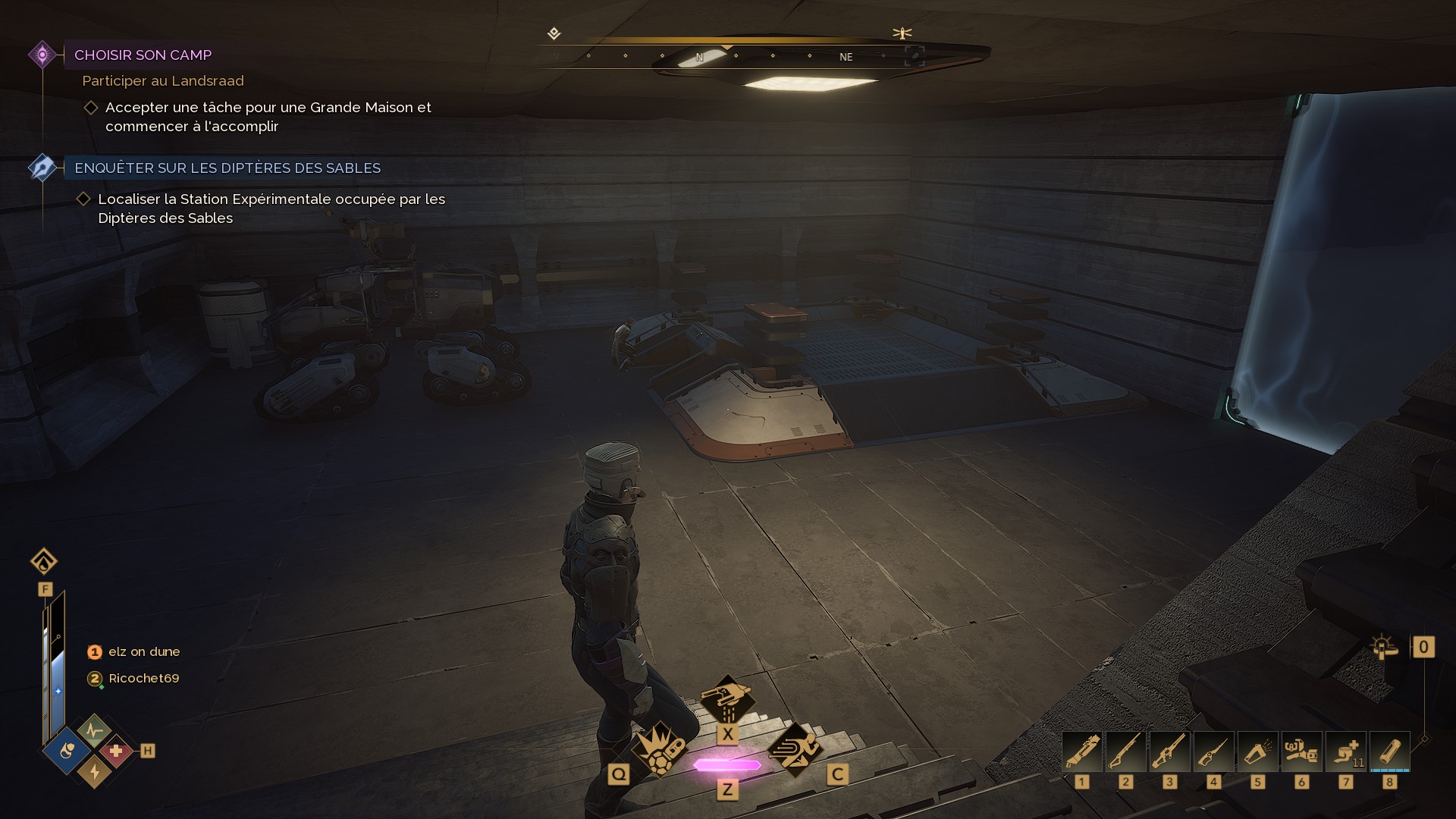The width and height of the screenshot is (1456, 819).
Task: Click the red medical cross status icon
Action: pyautogui.click(x=116, y=752)
